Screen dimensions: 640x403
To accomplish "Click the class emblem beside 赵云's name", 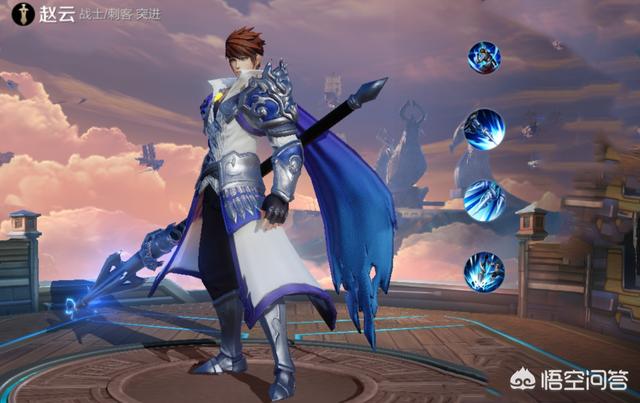I will pos(16,16).
